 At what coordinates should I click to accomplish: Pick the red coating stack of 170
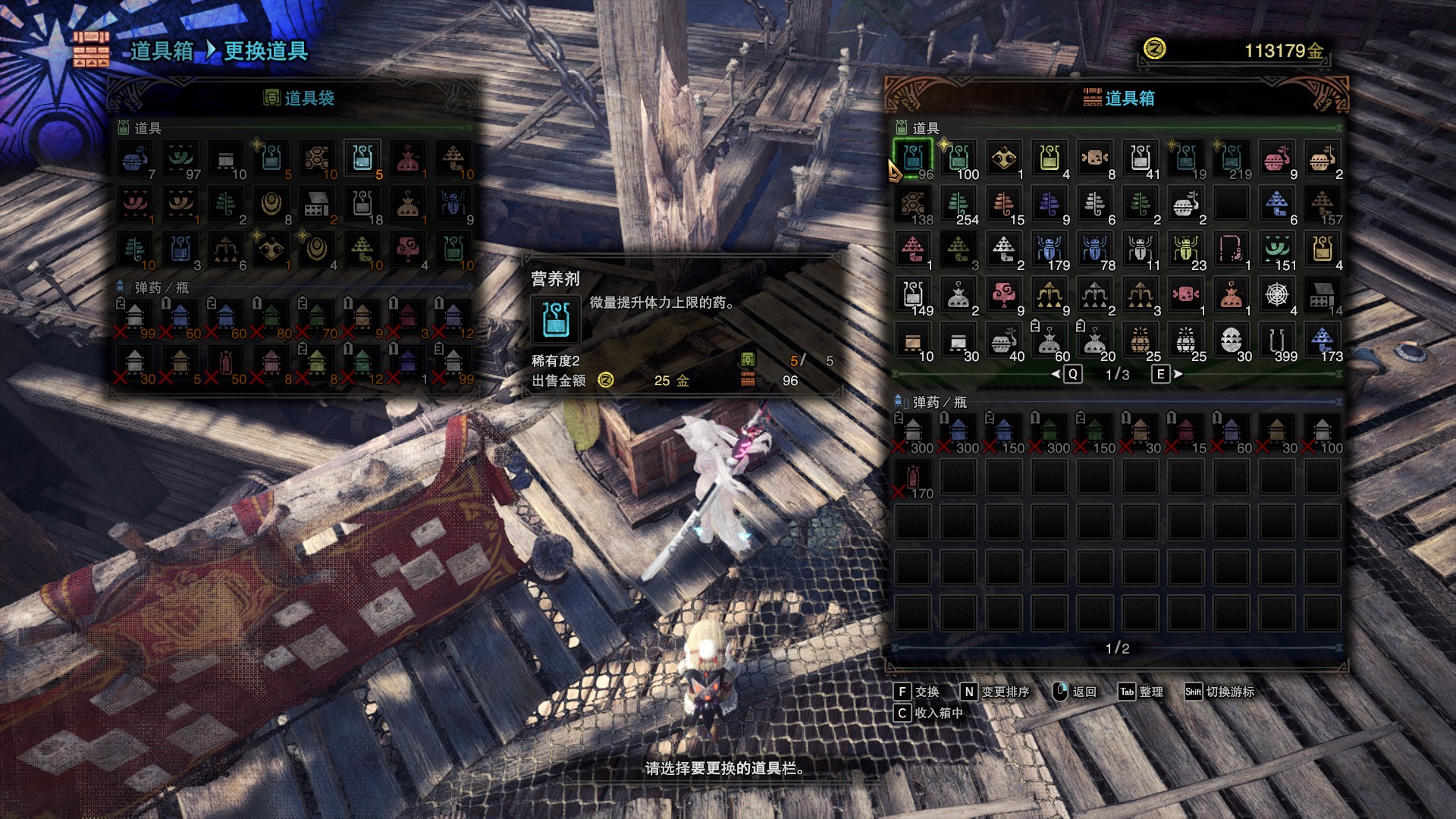pos(913,479)
